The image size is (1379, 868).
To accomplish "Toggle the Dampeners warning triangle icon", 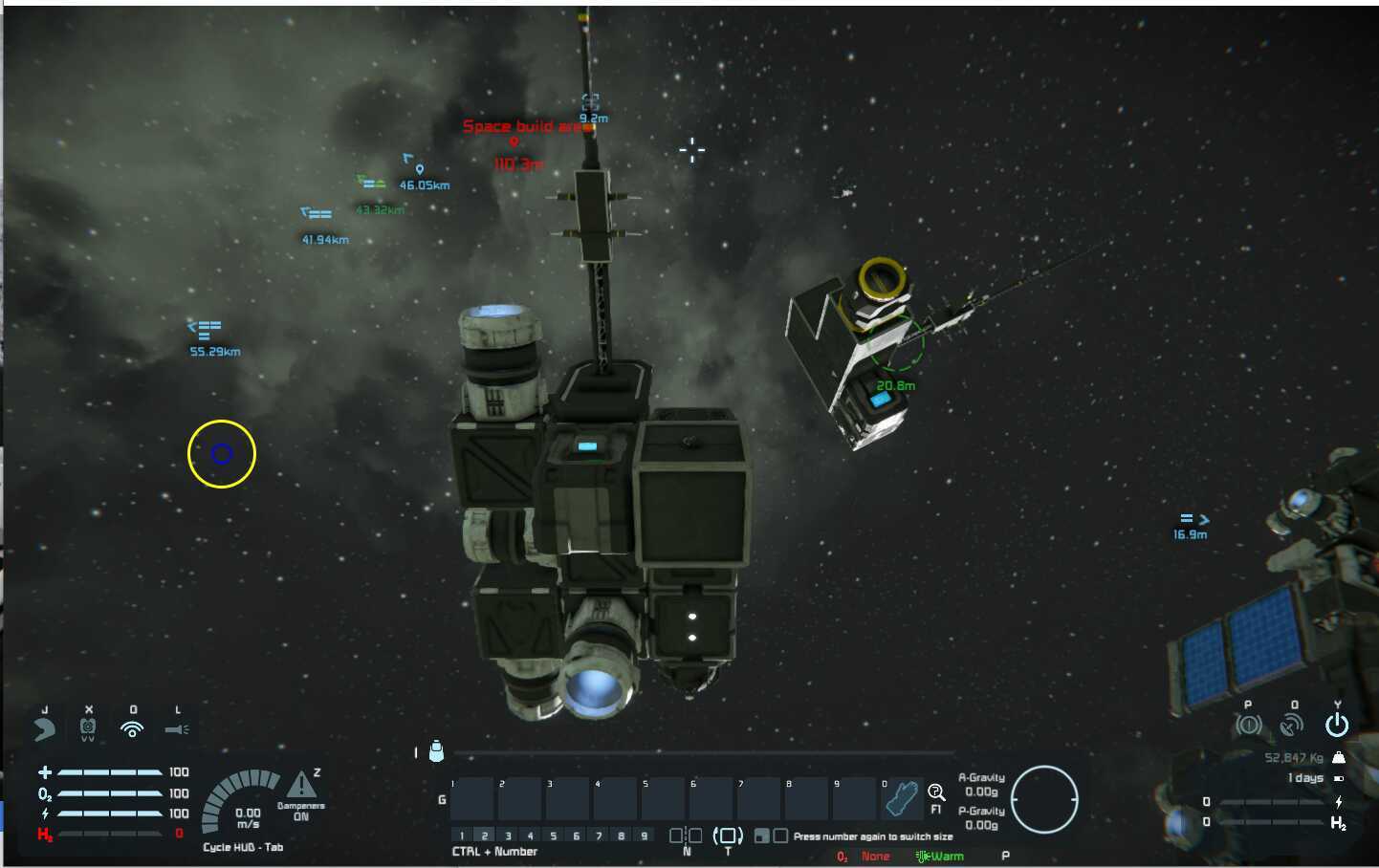I will point(302,786).
